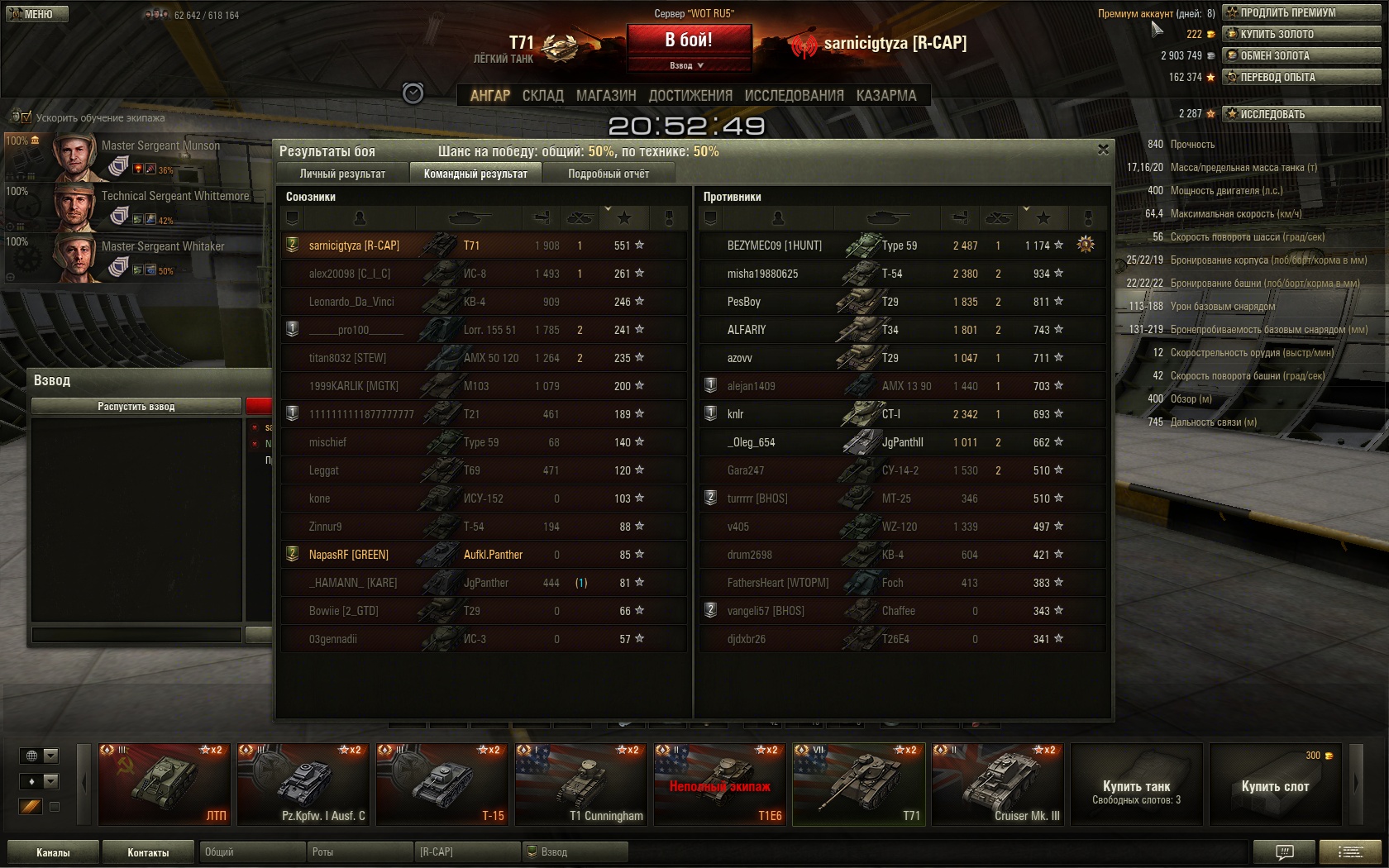The image size is (1389, 868).
Task: Open the КАЗАРМА barracks
Action: [x=886, y=96]
